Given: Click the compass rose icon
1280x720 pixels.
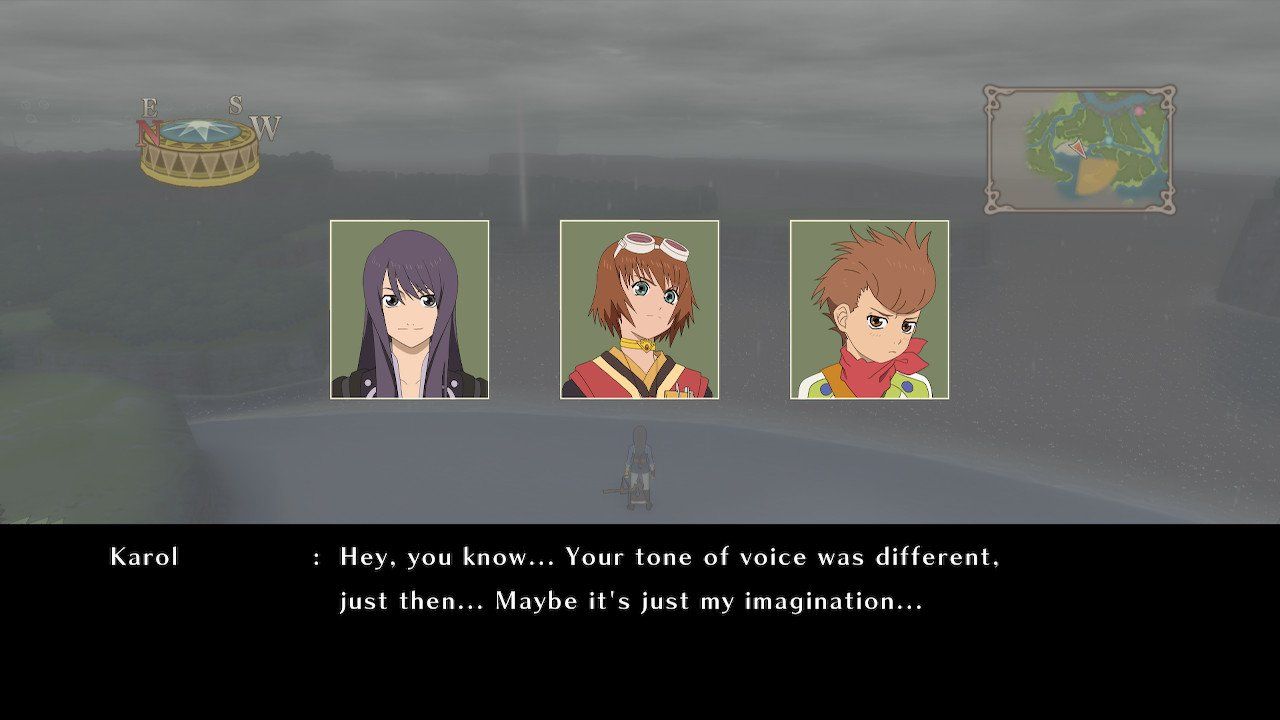Looking at the screenshot, I should pyautogui.click(x=200, y=140).
